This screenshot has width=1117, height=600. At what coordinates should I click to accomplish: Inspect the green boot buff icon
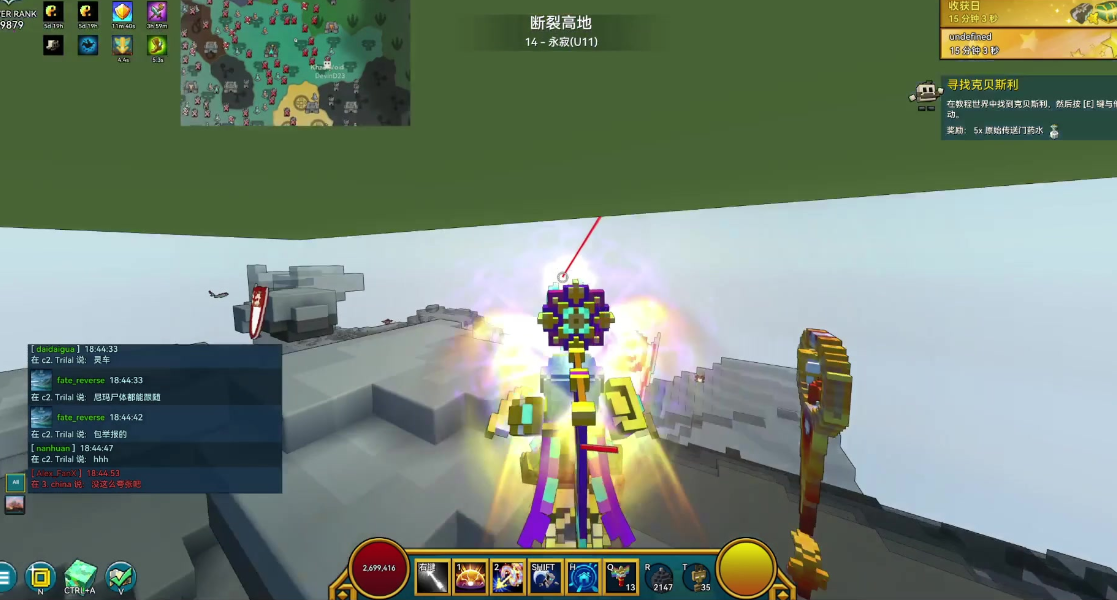coord(157,45)
